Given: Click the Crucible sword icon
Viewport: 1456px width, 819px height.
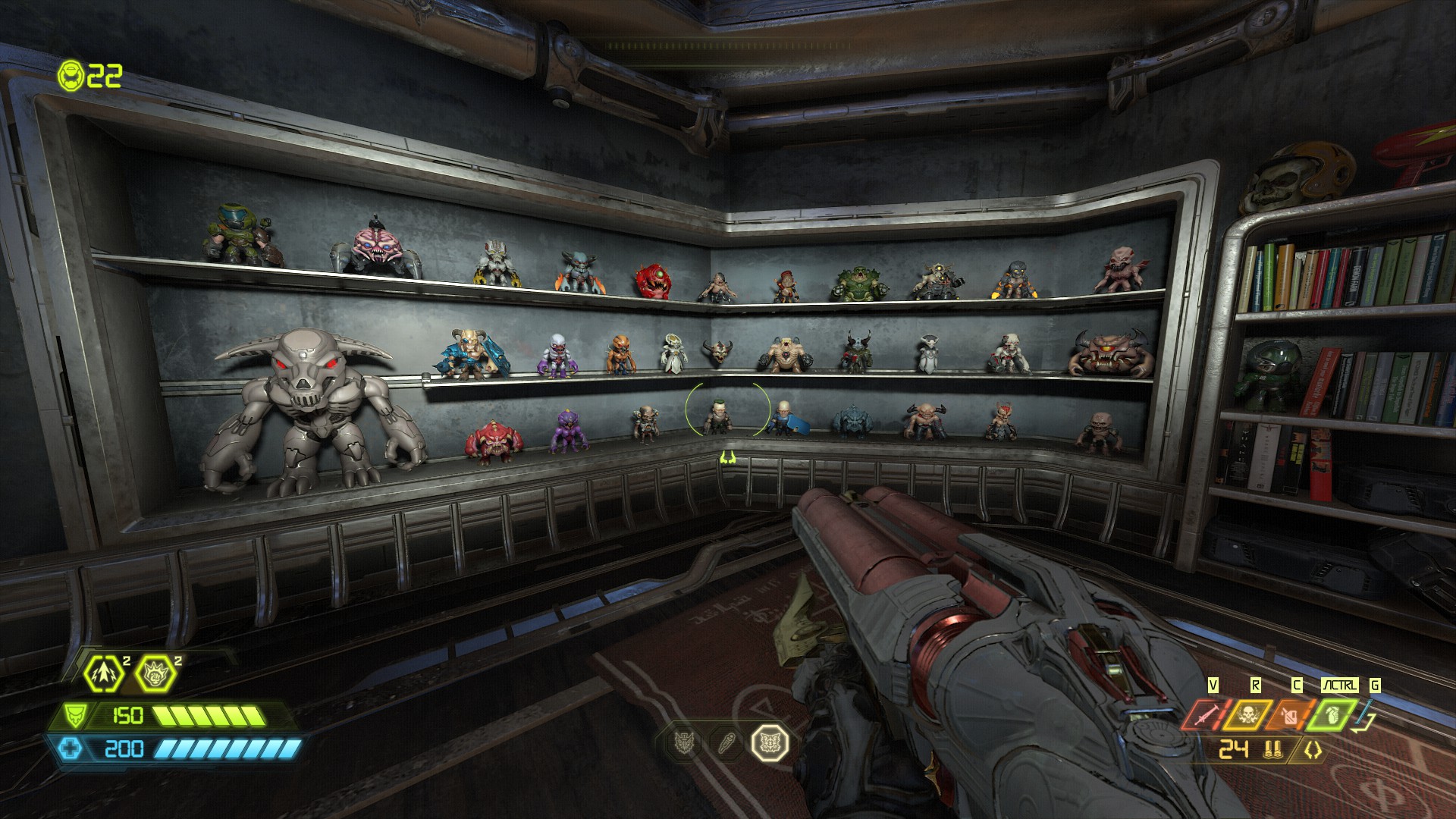Looking at the screenshot, I should click(x=1205, y=714).
